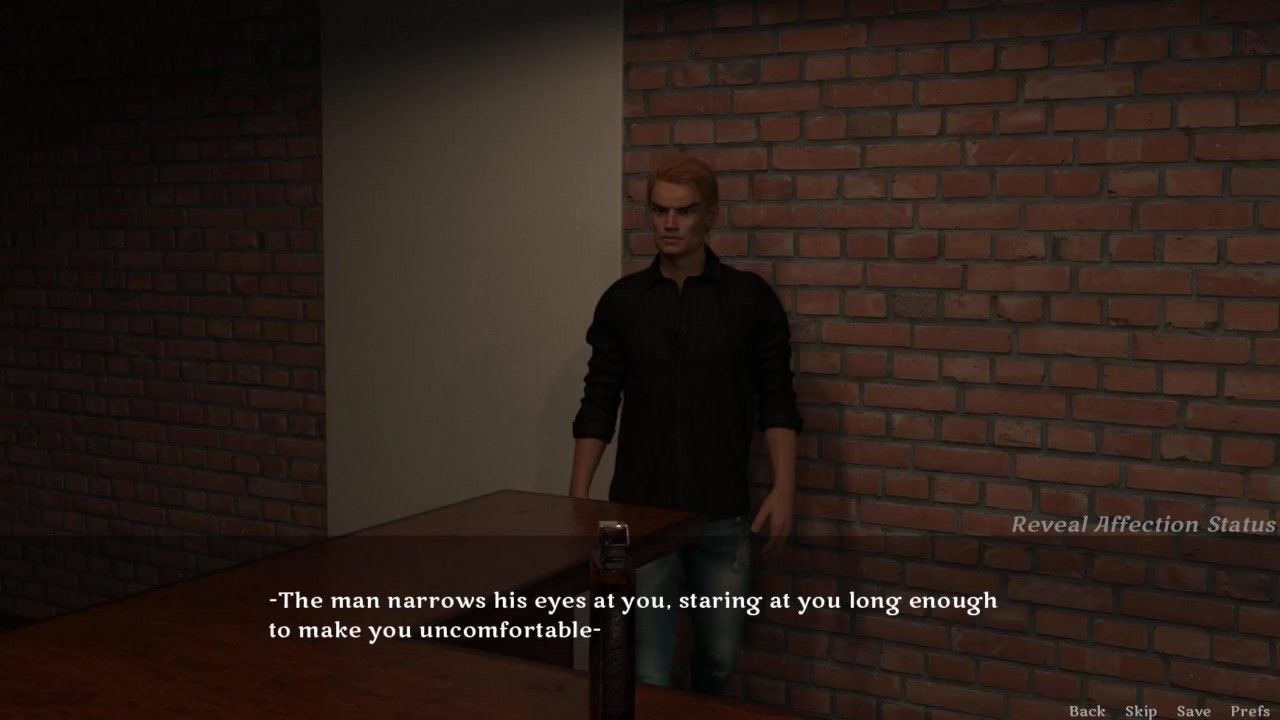Screen dimensions: 1280x720
Task: Open the Prefs menu
Action: tap(1250, 711)
